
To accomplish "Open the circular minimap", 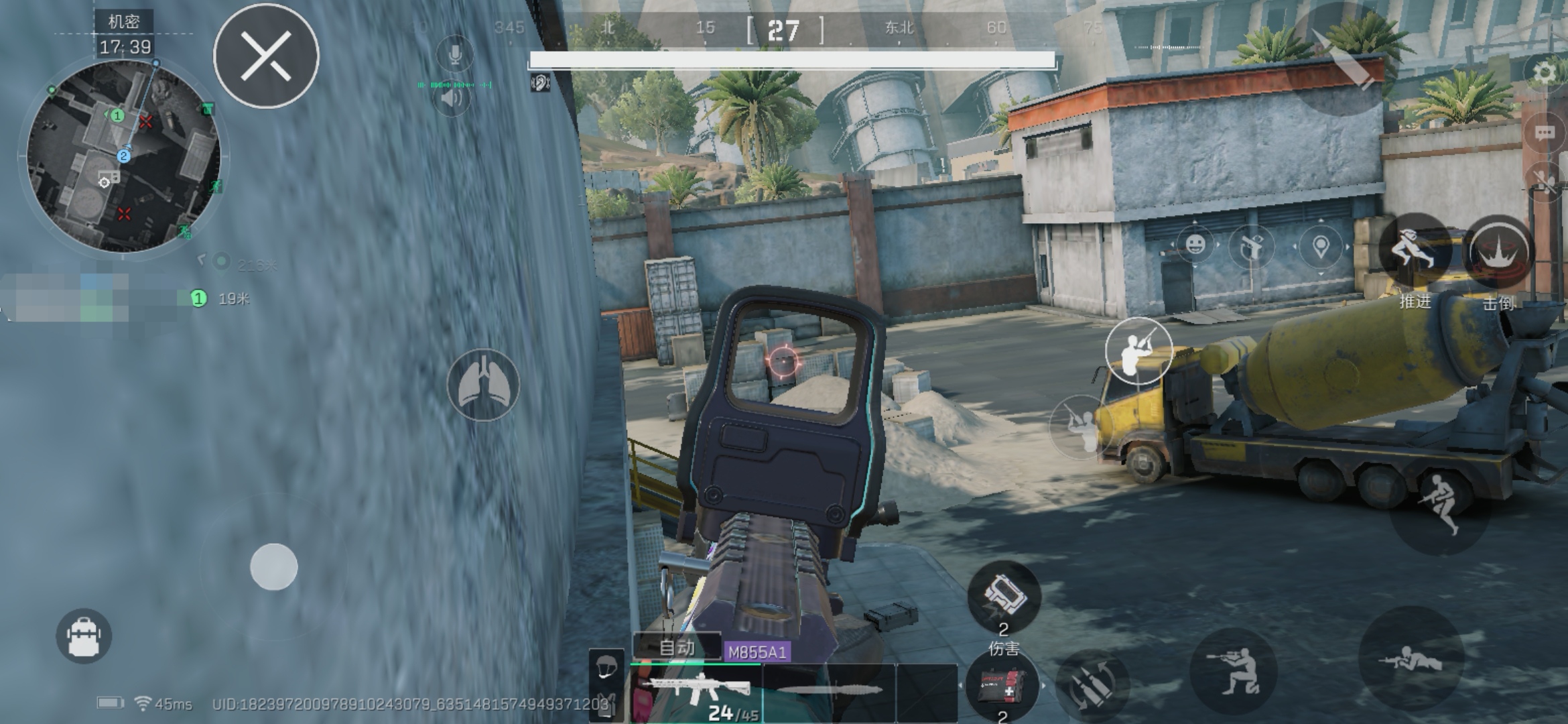I will pyautogui.click(x=124, y=157).
